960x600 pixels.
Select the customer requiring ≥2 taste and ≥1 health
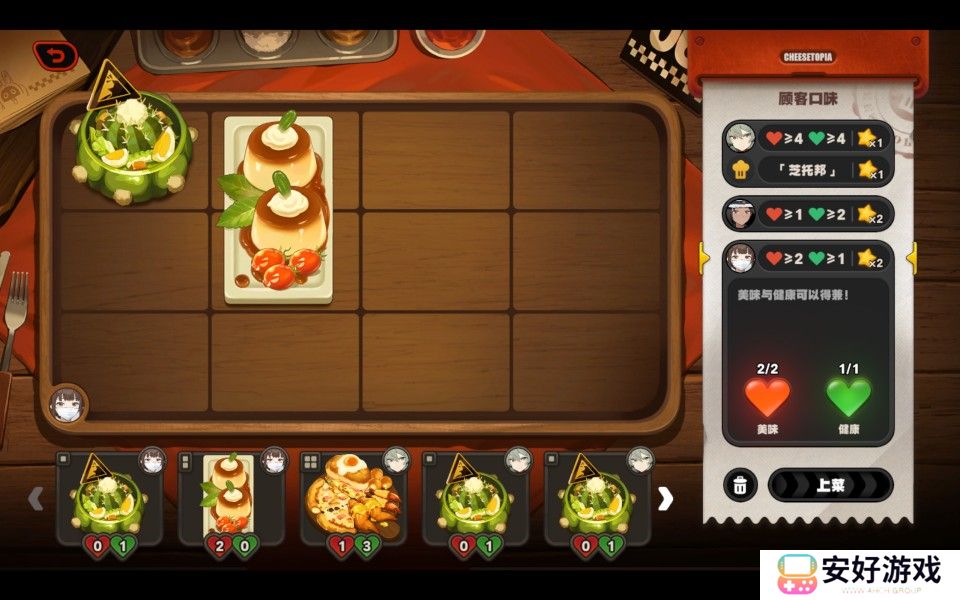tap(807, 258)
